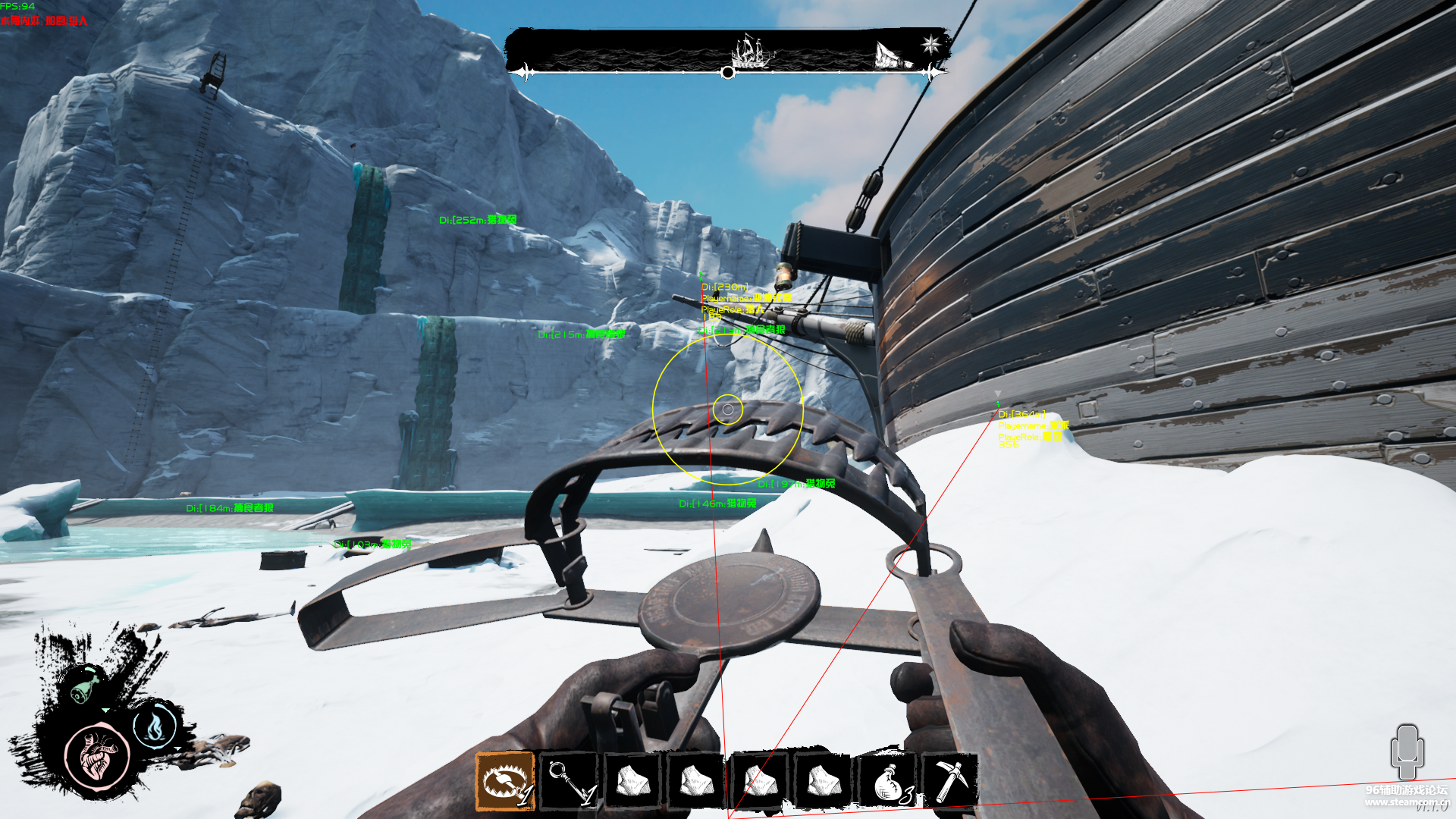
Task: Select the bear trap hotbar slot
Action: tap(505, 782)
